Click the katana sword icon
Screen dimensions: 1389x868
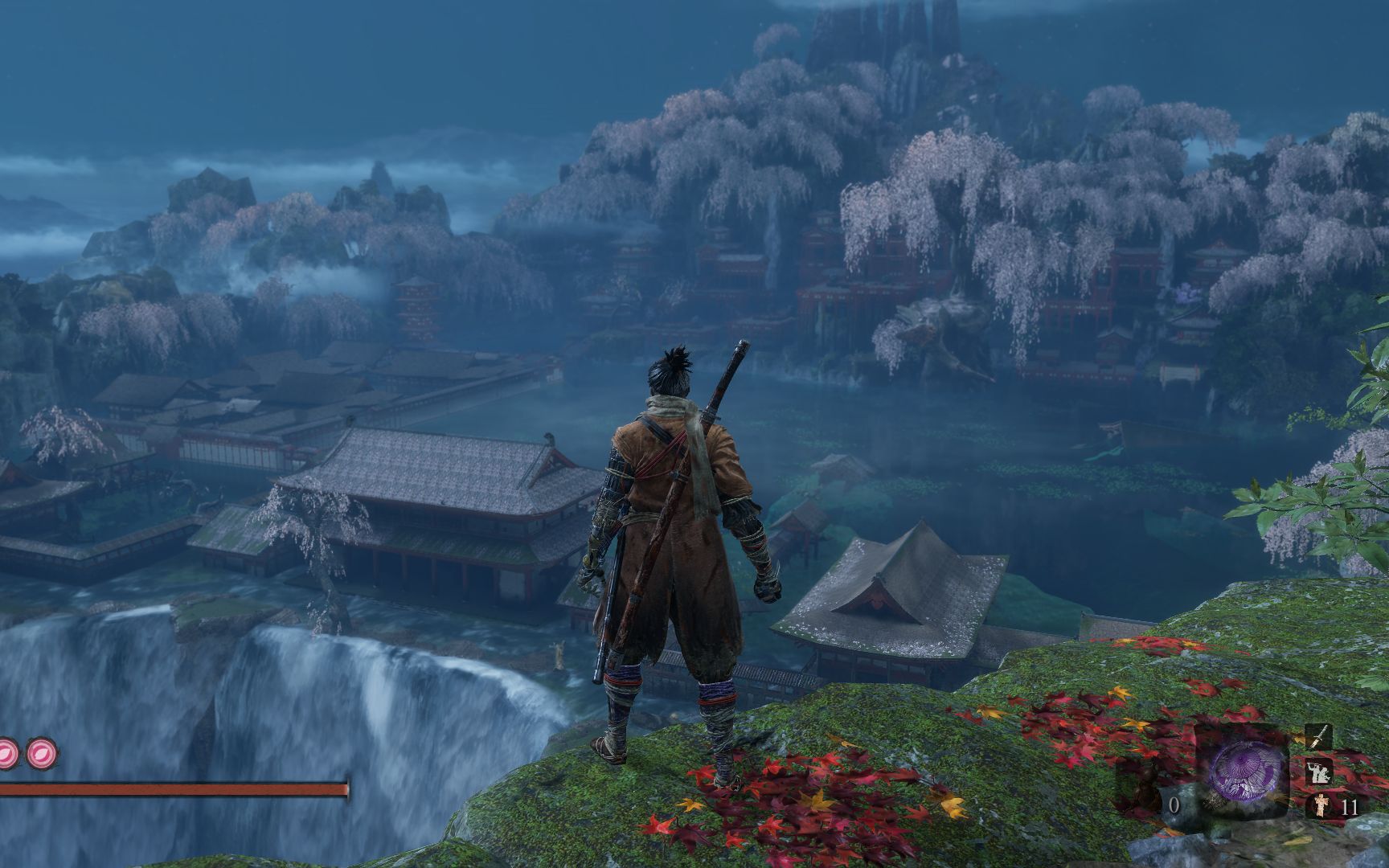pyautogui.click(x=1318, y=735)
